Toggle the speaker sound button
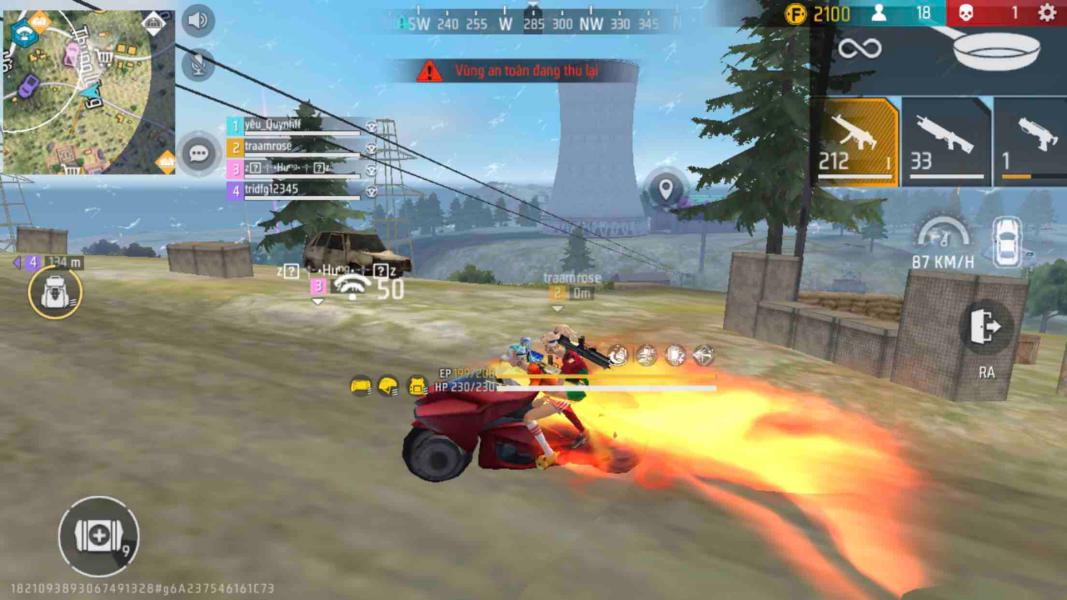This screenshot has width=1067, height=600. point(198,20)
